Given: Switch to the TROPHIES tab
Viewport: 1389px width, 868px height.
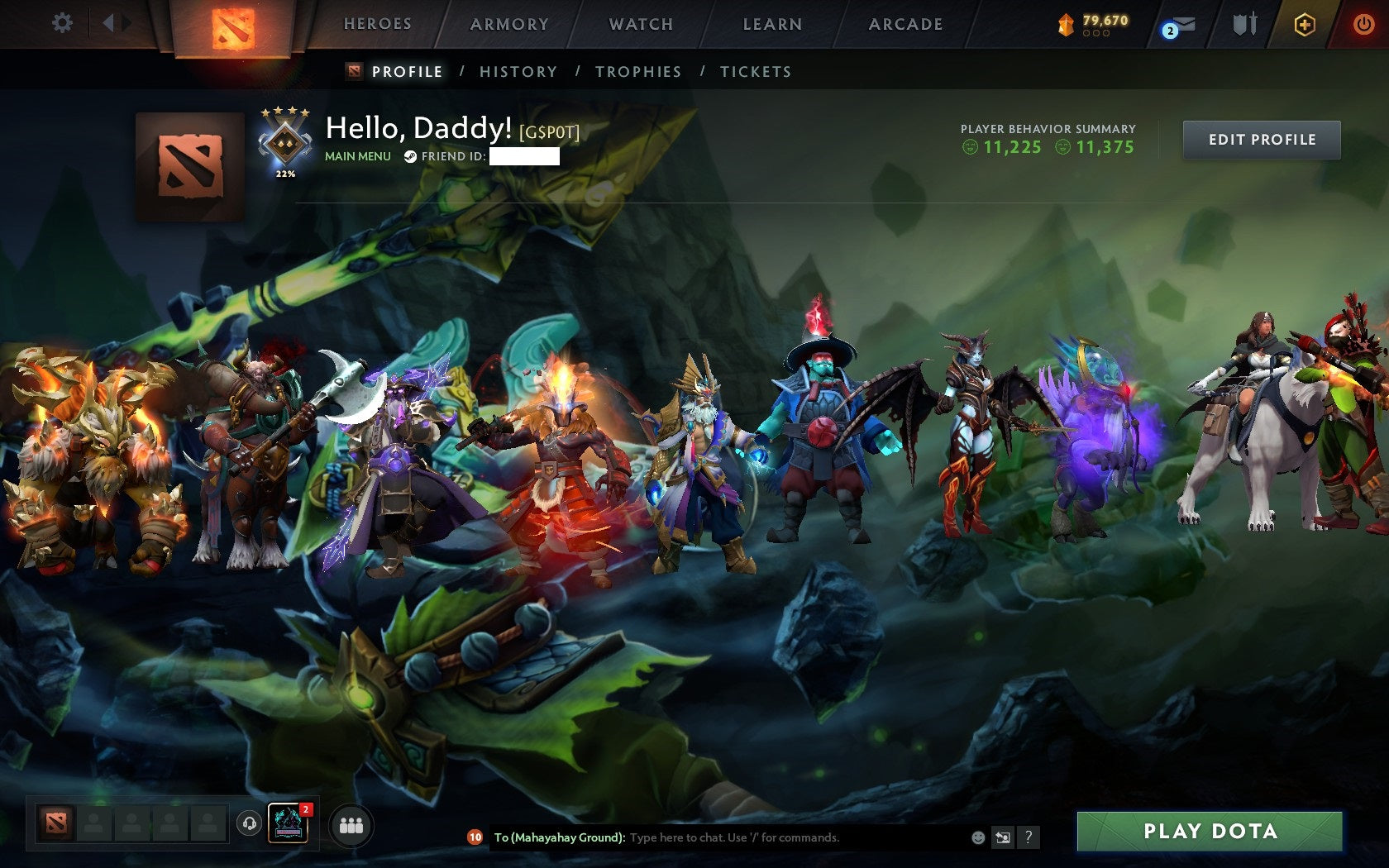Looking at the screenshot, I should (x=638, y=72).
